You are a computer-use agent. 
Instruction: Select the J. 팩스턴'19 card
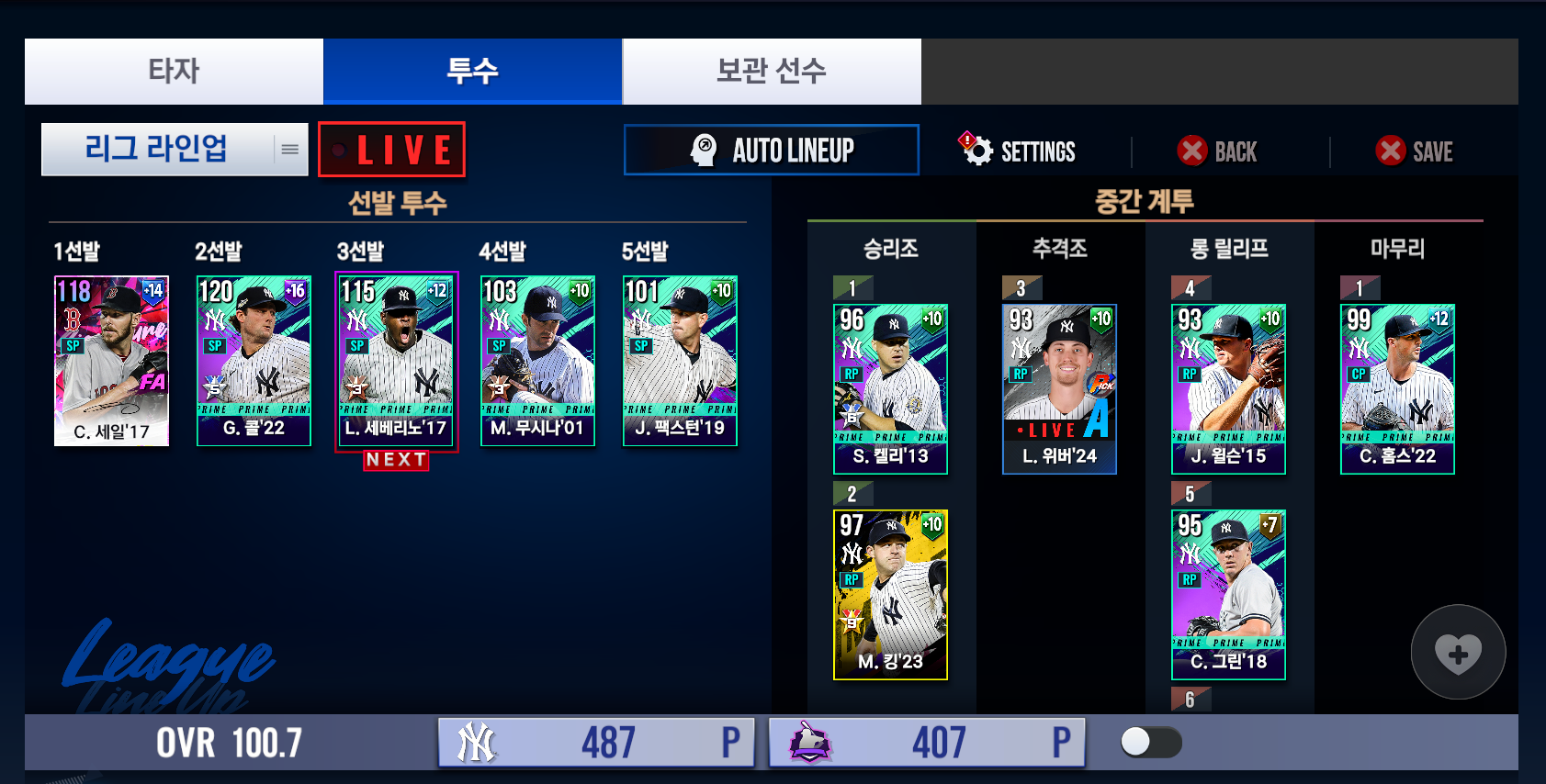pyautogui.click(x=680, y=361)
